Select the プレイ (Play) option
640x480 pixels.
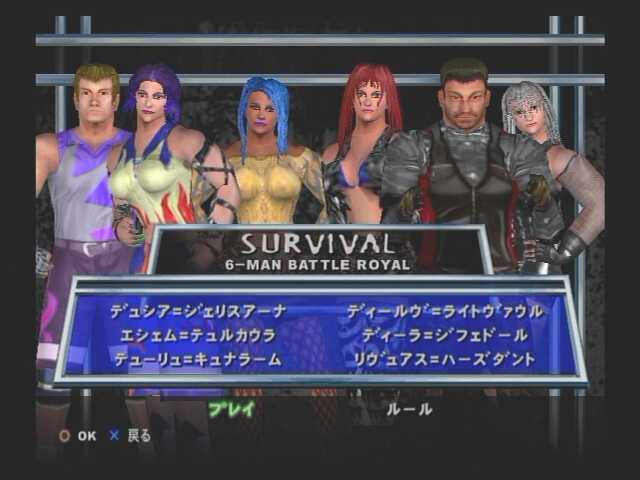231,409
